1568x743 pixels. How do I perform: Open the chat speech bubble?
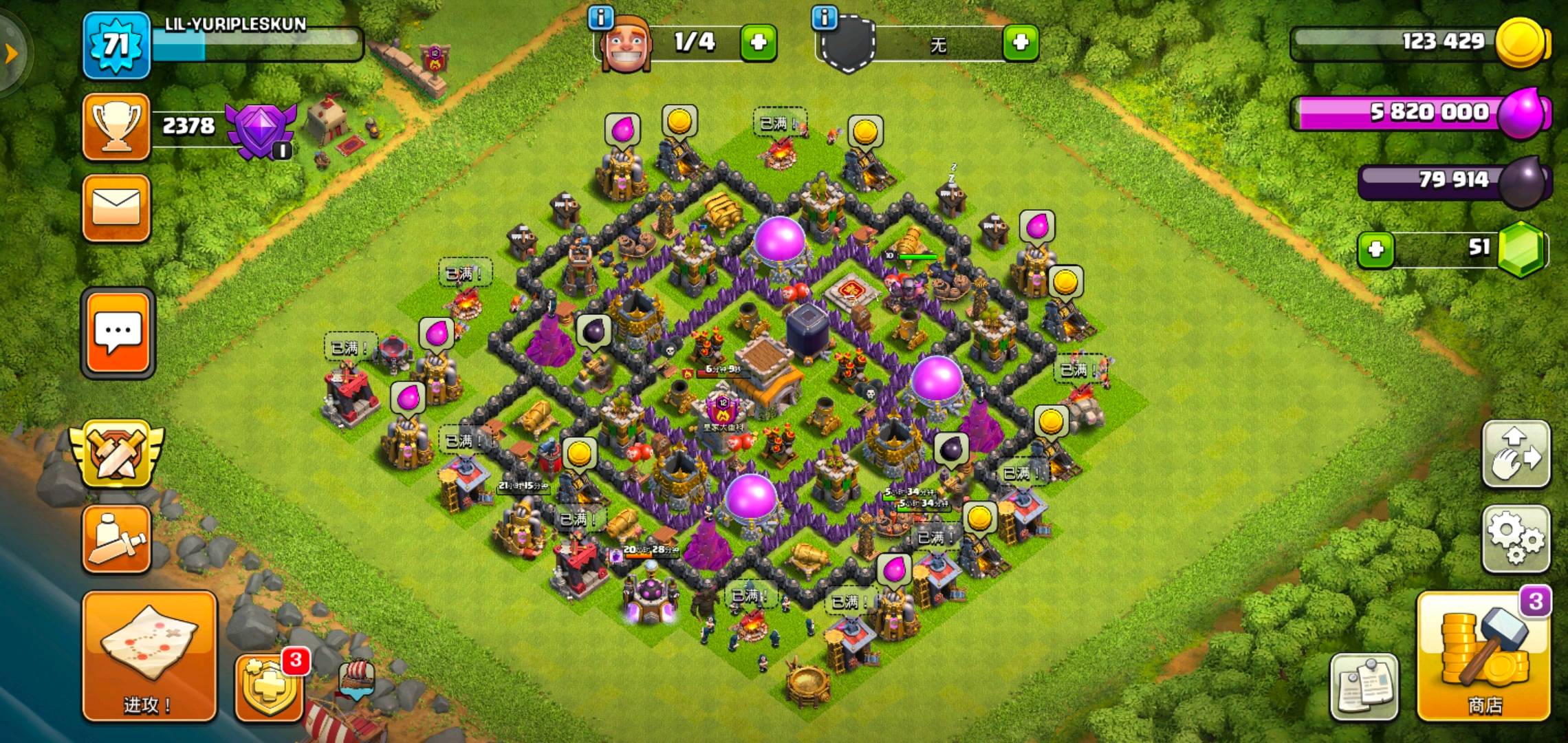point(118,334)
